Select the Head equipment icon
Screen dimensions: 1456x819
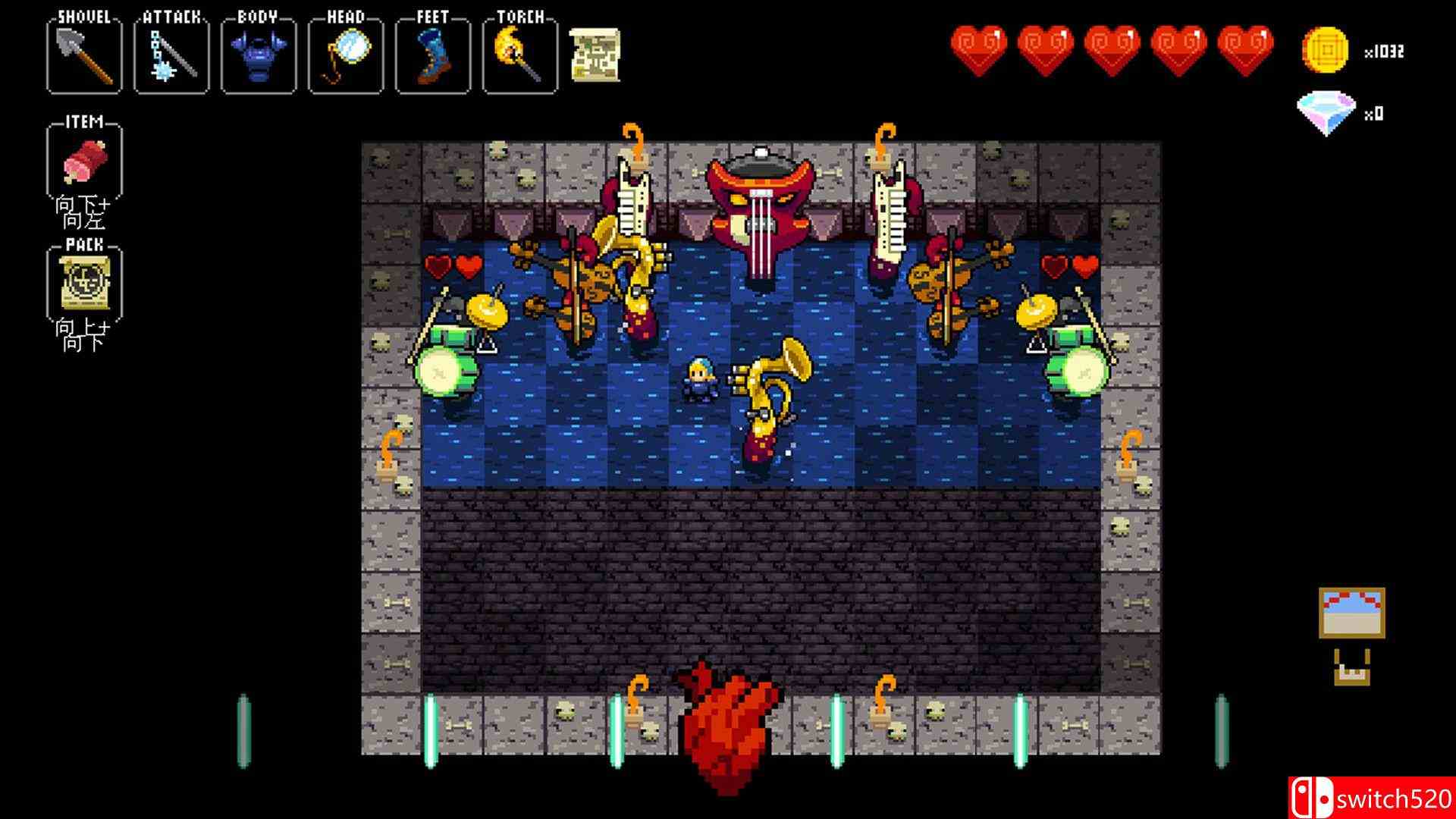(x=344, y=55)
